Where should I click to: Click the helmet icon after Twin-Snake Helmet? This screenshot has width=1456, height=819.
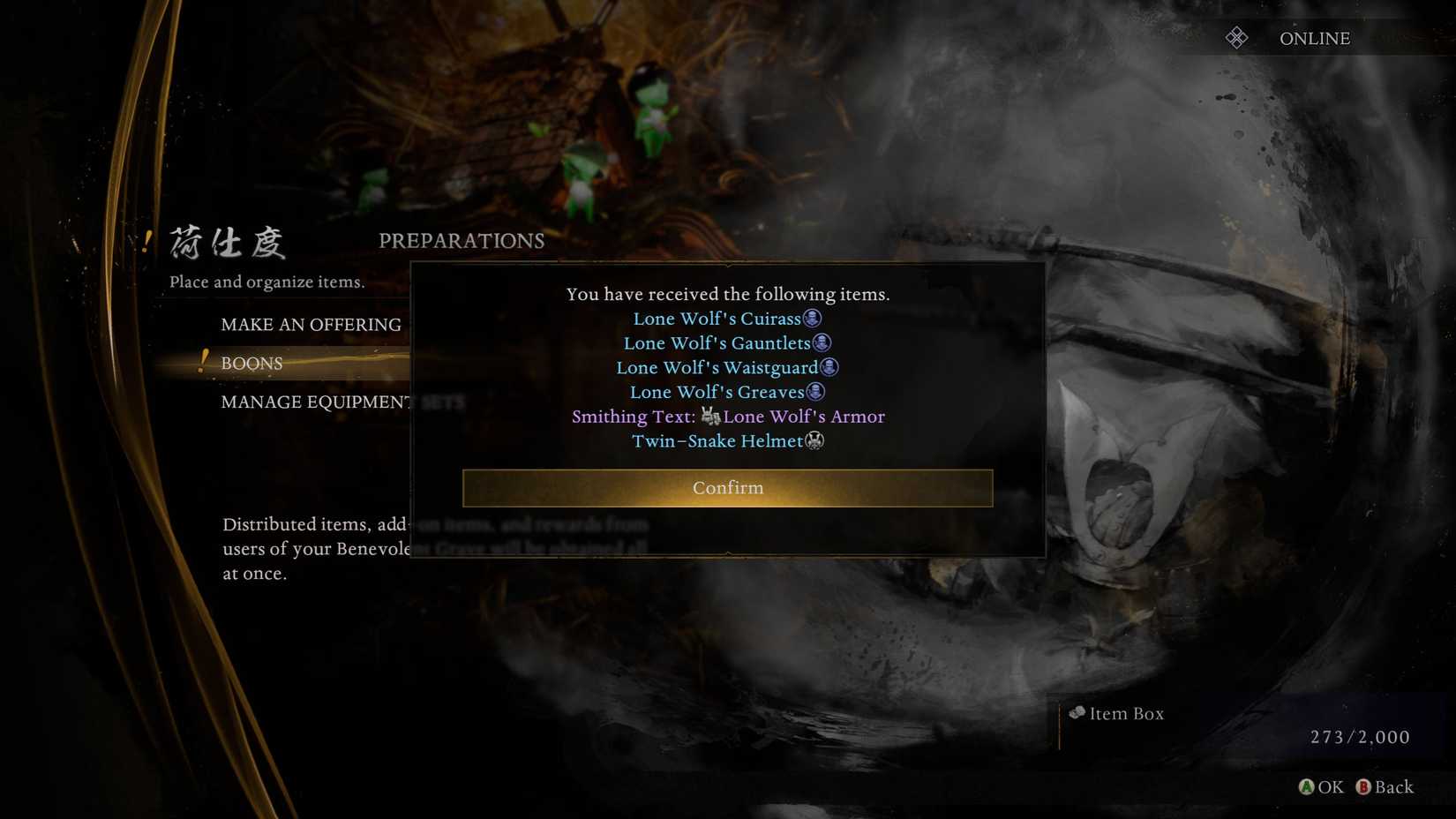814,441
